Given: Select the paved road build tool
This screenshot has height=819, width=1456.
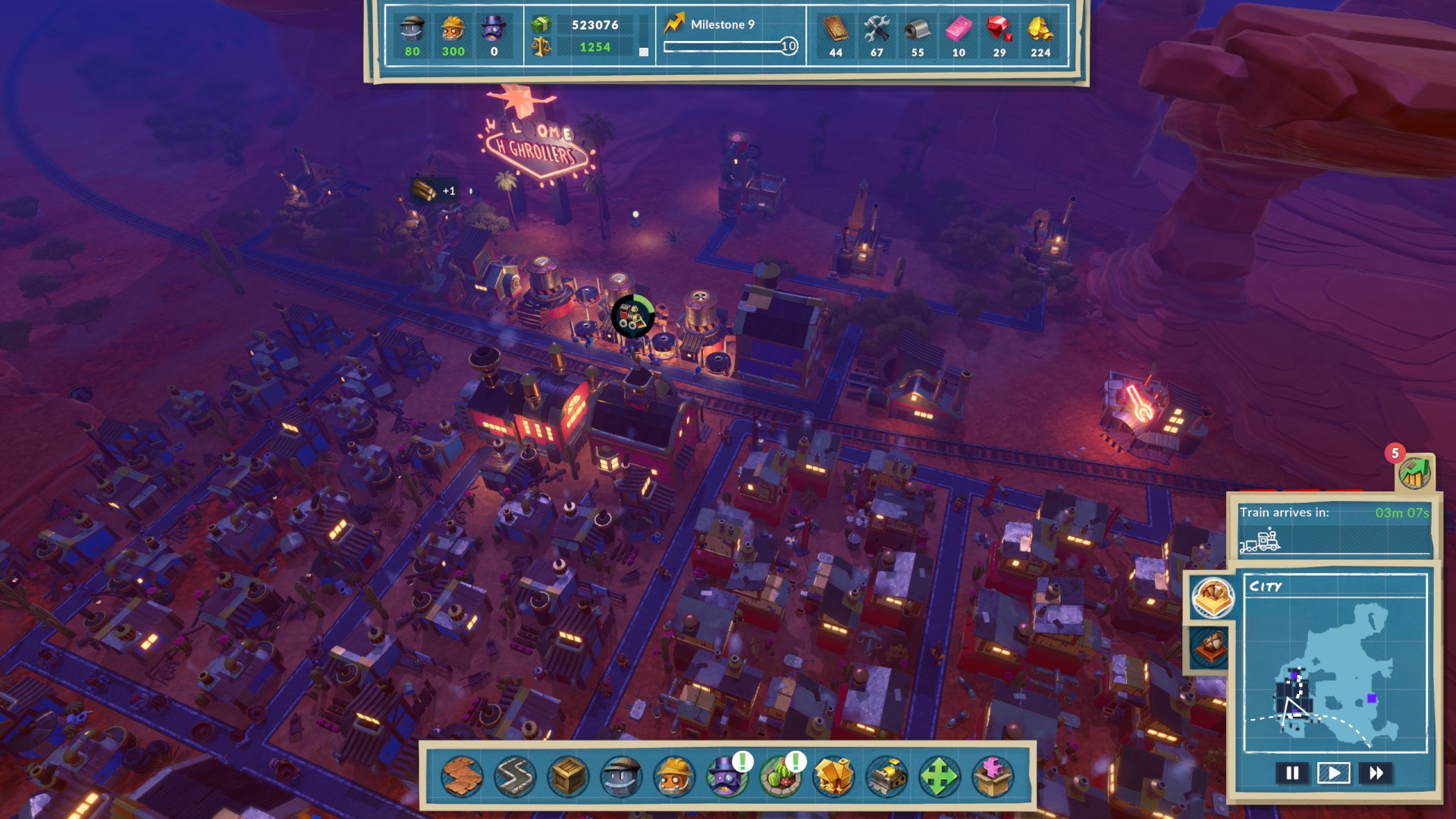Looking at the screenshot, I should 515,776.
